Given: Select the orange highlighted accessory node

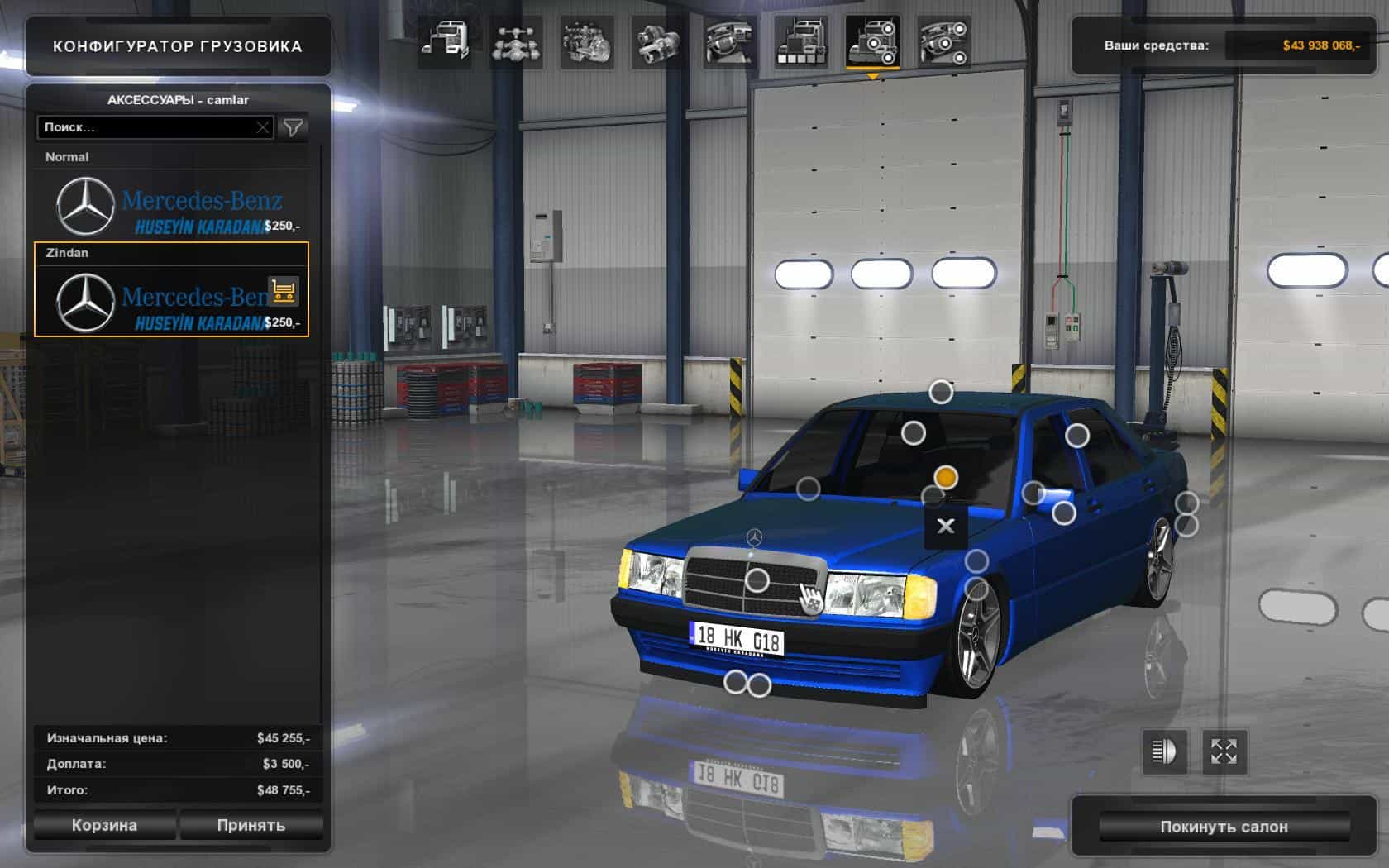Looking at the screenshot, I should [x=946, y=477].
